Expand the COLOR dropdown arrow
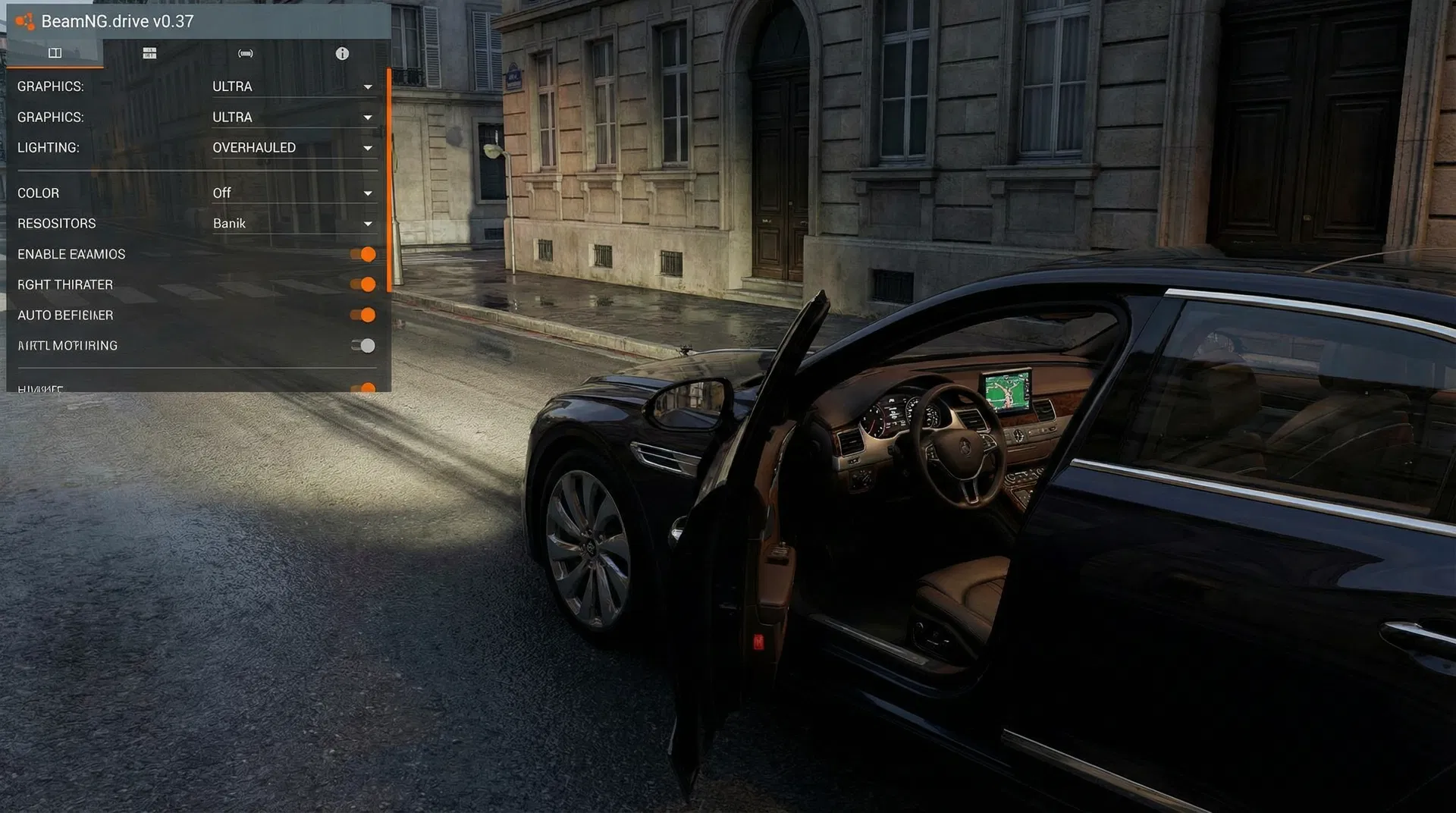Image resolution: width=1456 pixels, height=813 pixels. [368, 193]
